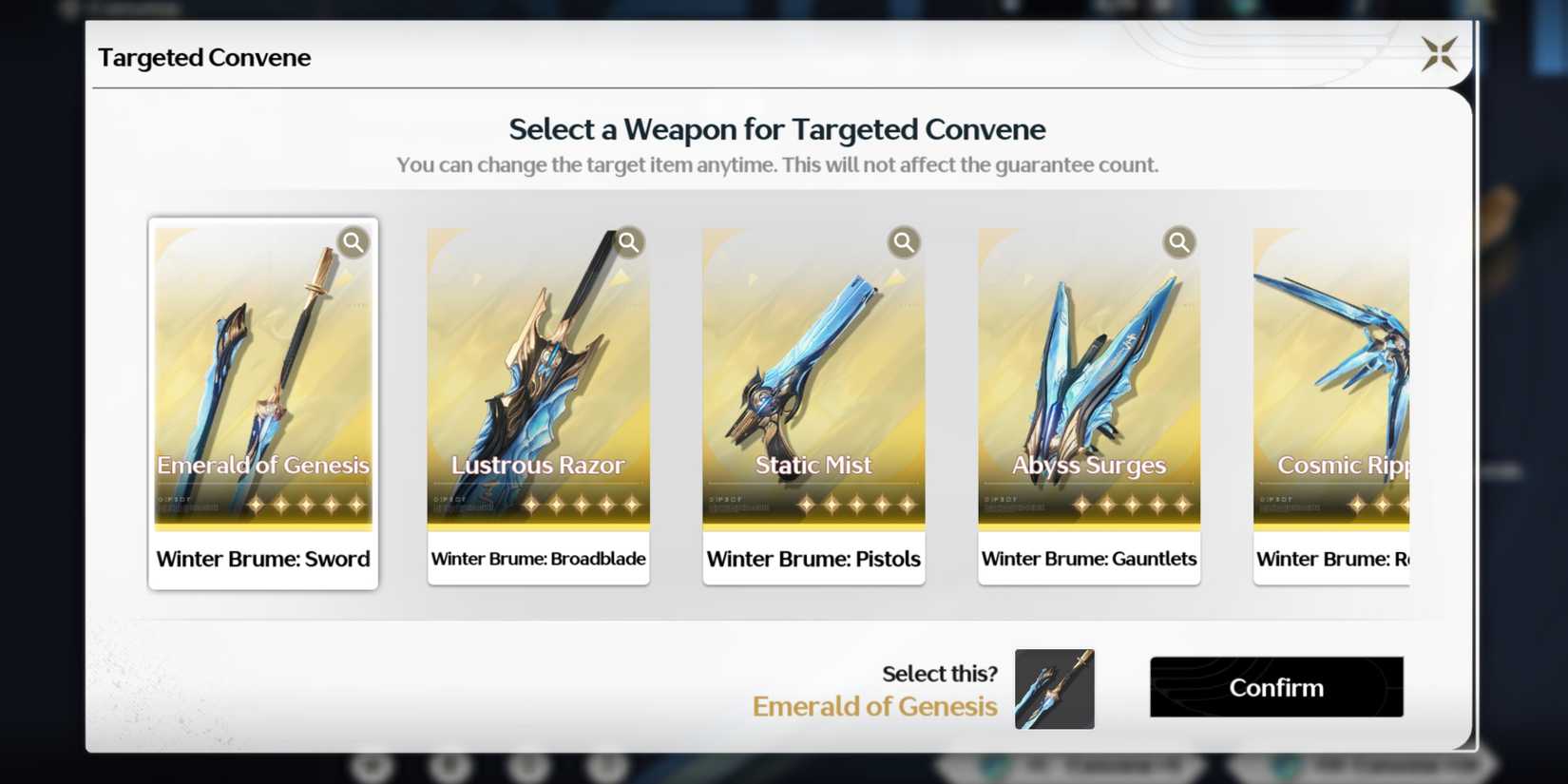Open the magnifier preview on Abyss Surges
The width and height of the screenshot is (1568, 784).
pyautogui.click(x=1178, y=242)
